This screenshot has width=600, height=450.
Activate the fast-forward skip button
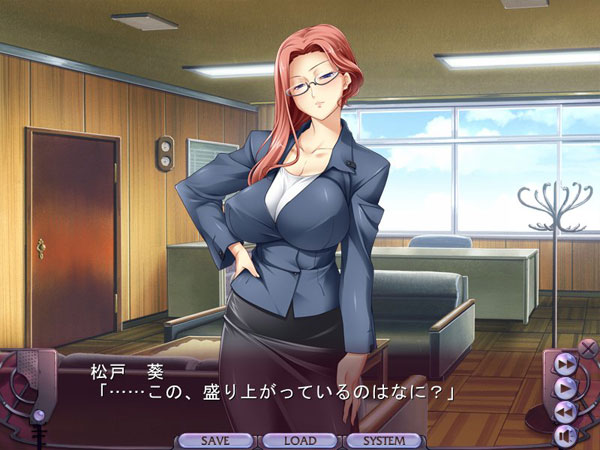tap(564, 363)
